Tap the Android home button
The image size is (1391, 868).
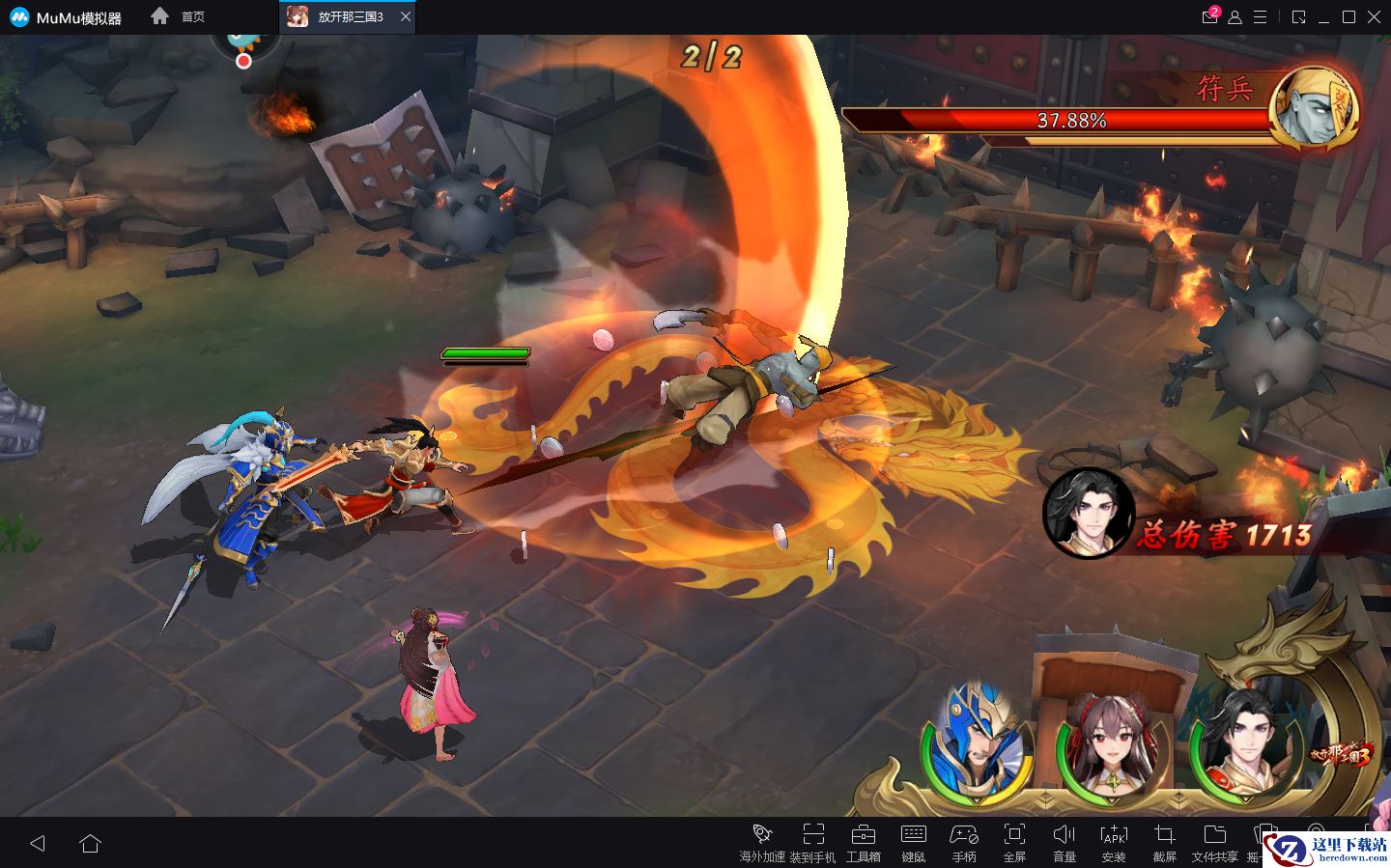click(90, 843)
